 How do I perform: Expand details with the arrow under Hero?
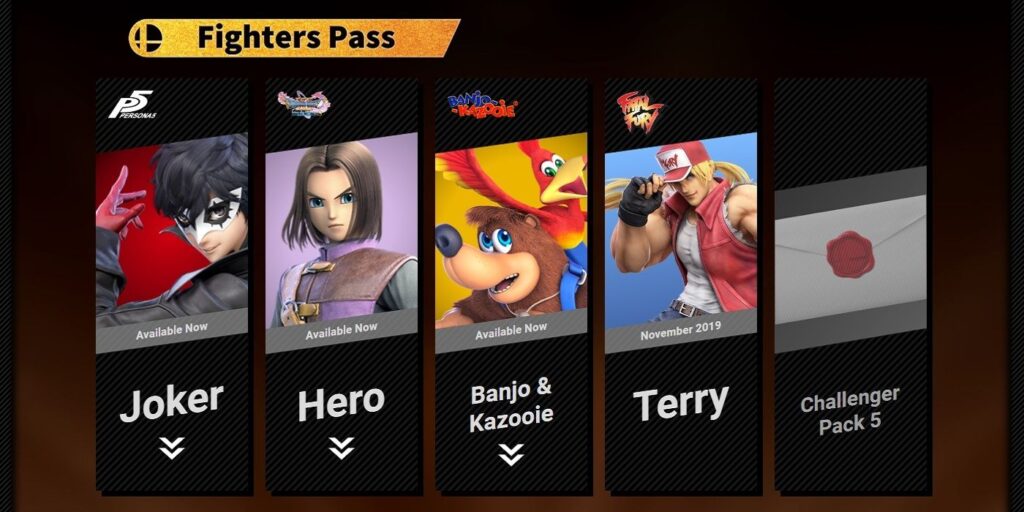pos(341,448)
